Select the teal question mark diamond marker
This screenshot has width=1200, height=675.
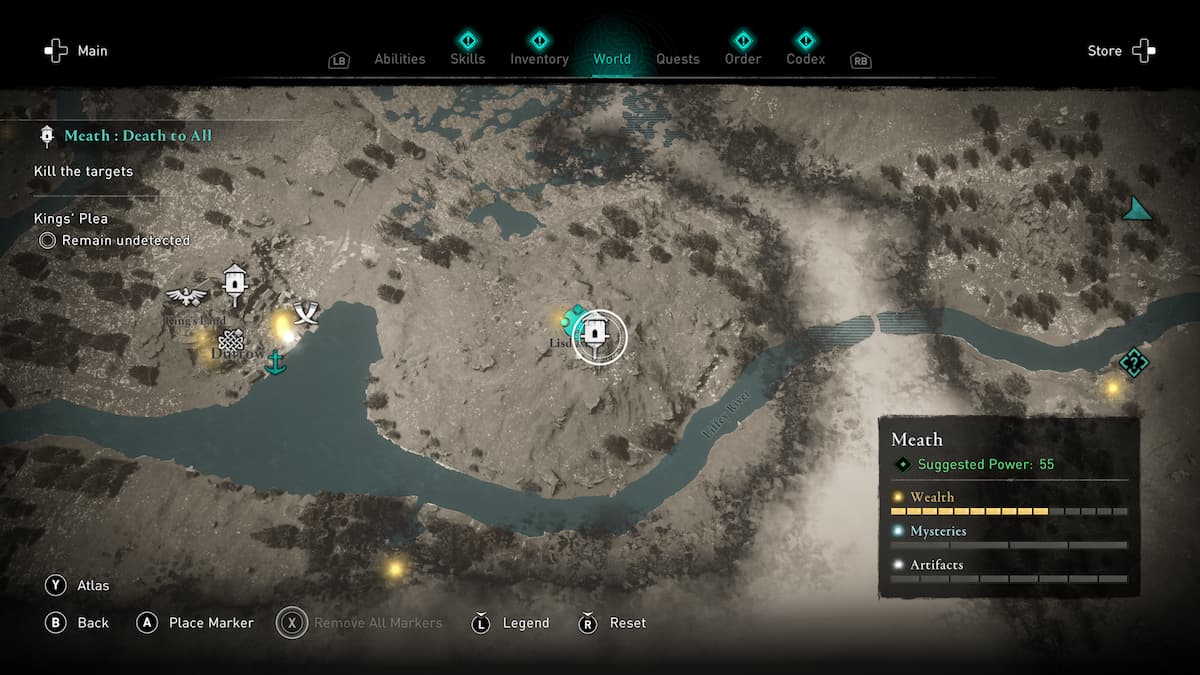(x=1133, y=362)
